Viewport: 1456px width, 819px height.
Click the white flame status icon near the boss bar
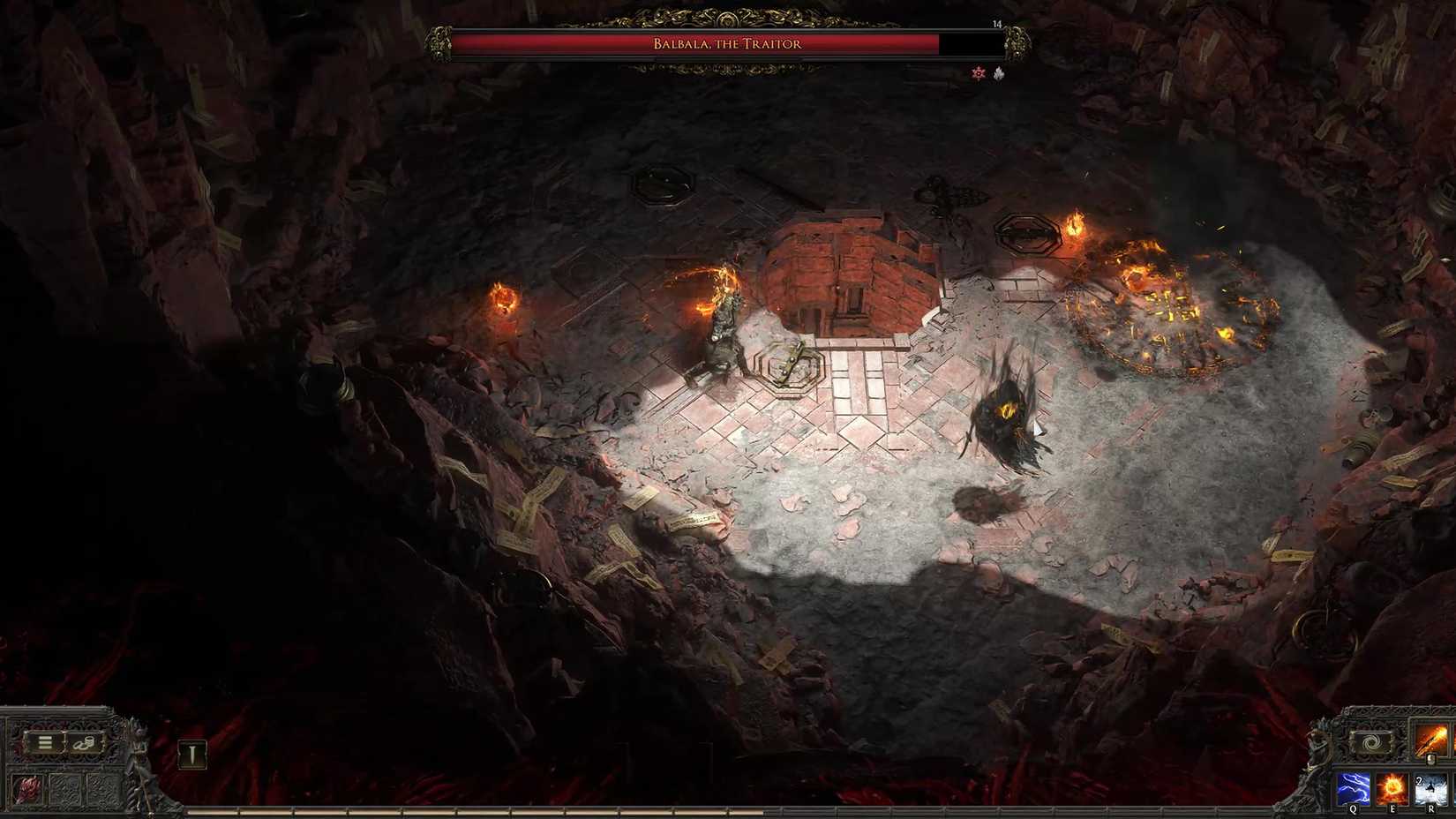tap(998, 74)
